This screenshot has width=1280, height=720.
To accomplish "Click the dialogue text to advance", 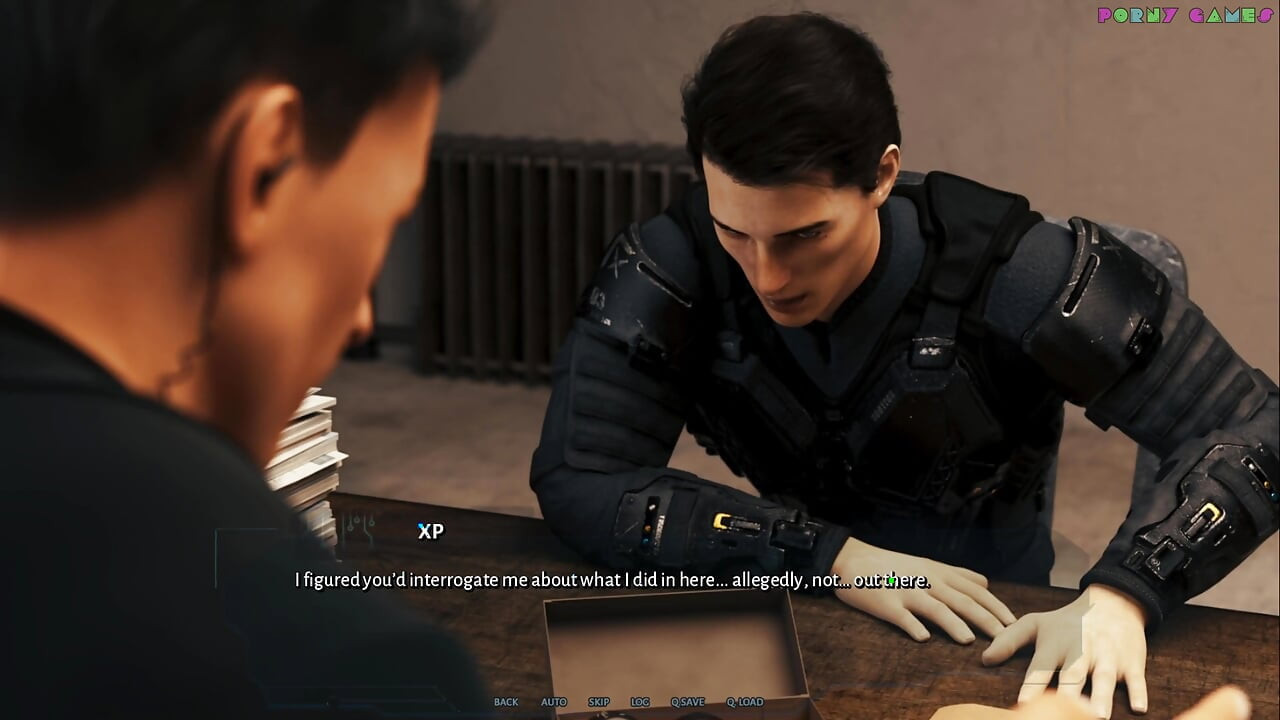I will (x=610, y=580).
